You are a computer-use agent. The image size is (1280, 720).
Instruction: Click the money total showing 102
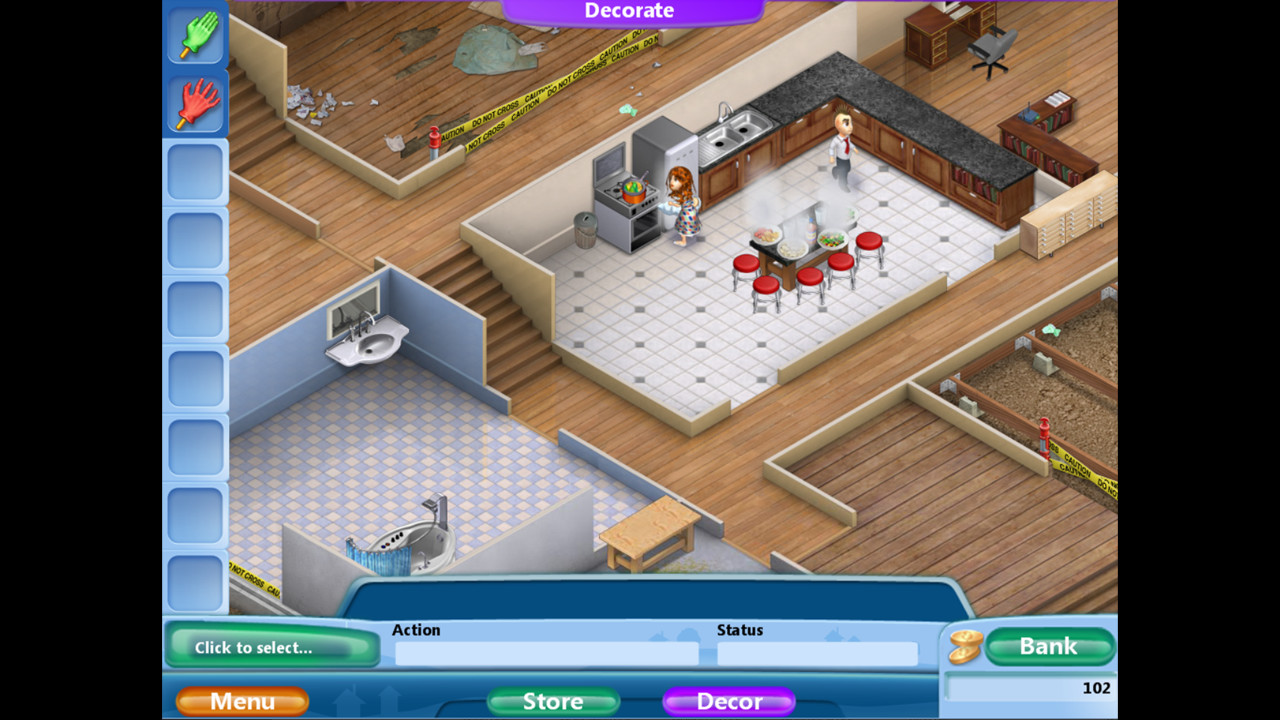1096,688
